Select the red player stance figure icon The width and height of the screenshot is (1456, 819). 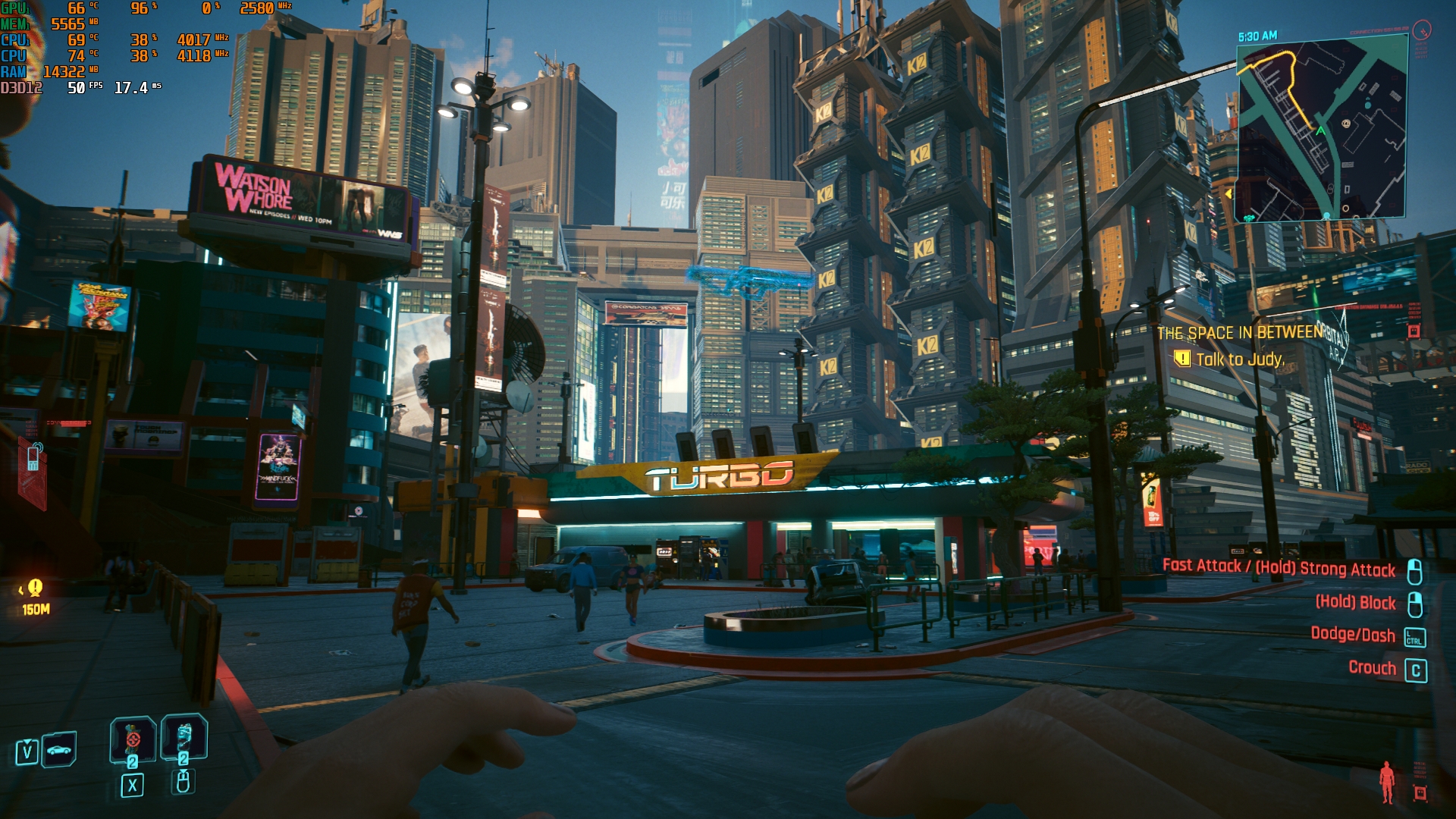pos(1387,781)
